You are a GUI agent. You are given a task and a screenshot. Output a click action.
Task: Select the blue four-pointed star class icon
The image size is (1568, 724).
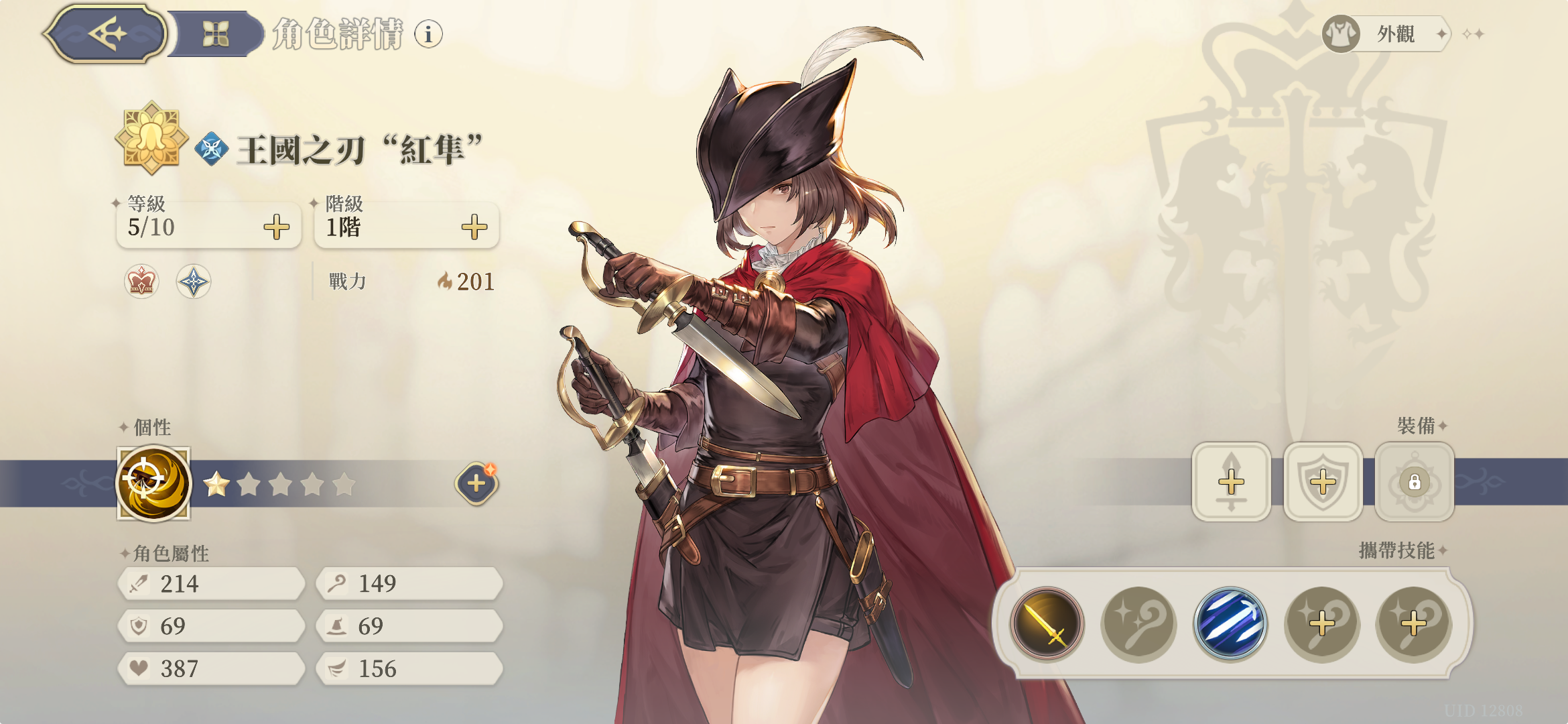194,281
